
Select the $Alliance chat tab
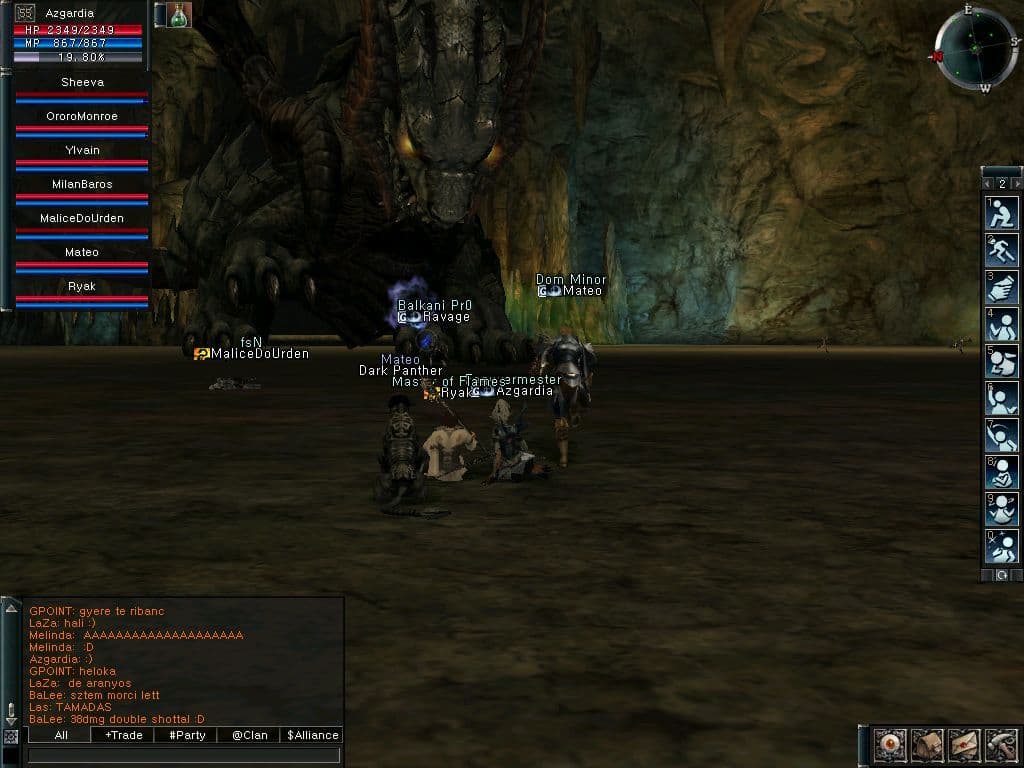coord(312,735)
